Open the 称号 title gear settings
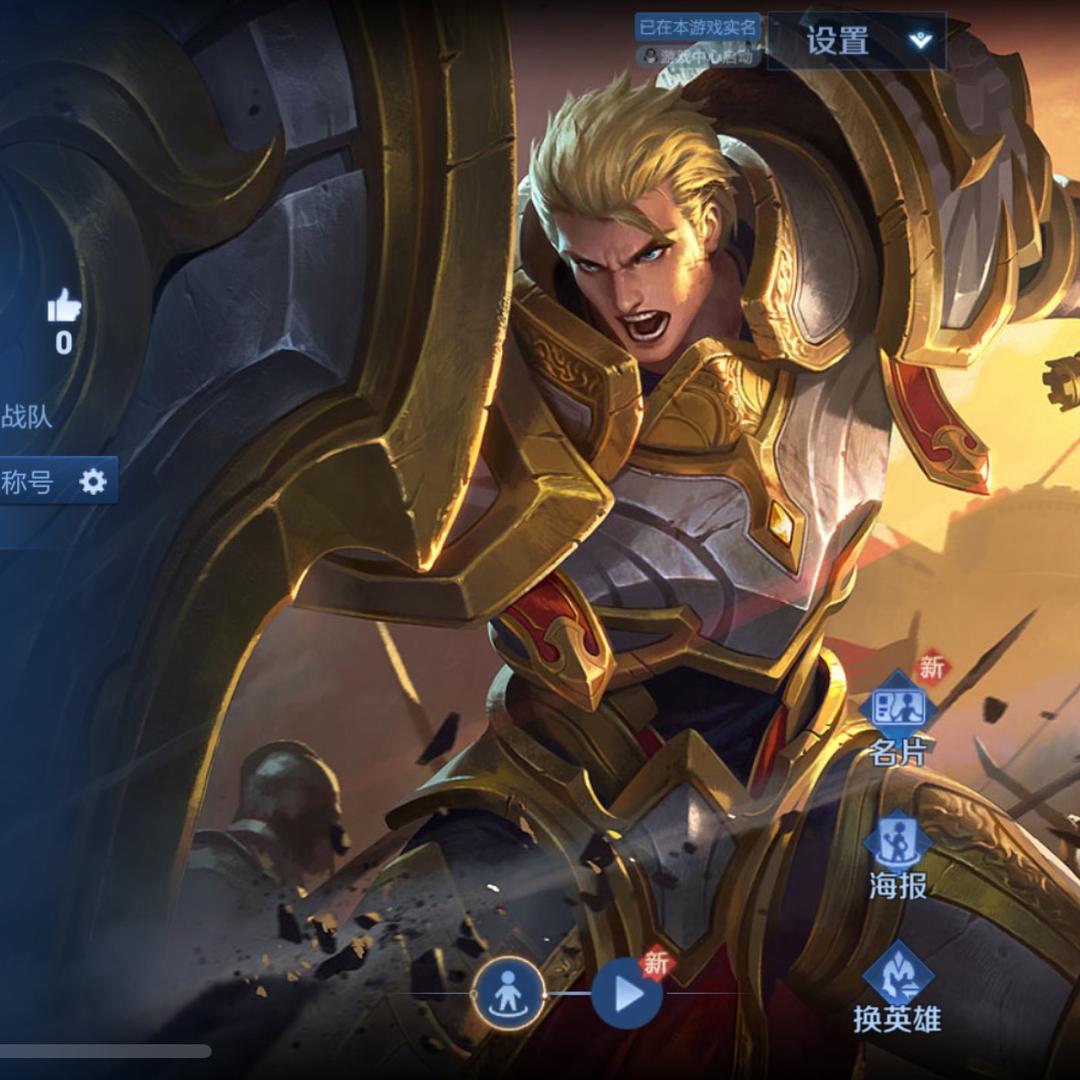Viewport: 1080px width, 1080px height. point(92,482)
